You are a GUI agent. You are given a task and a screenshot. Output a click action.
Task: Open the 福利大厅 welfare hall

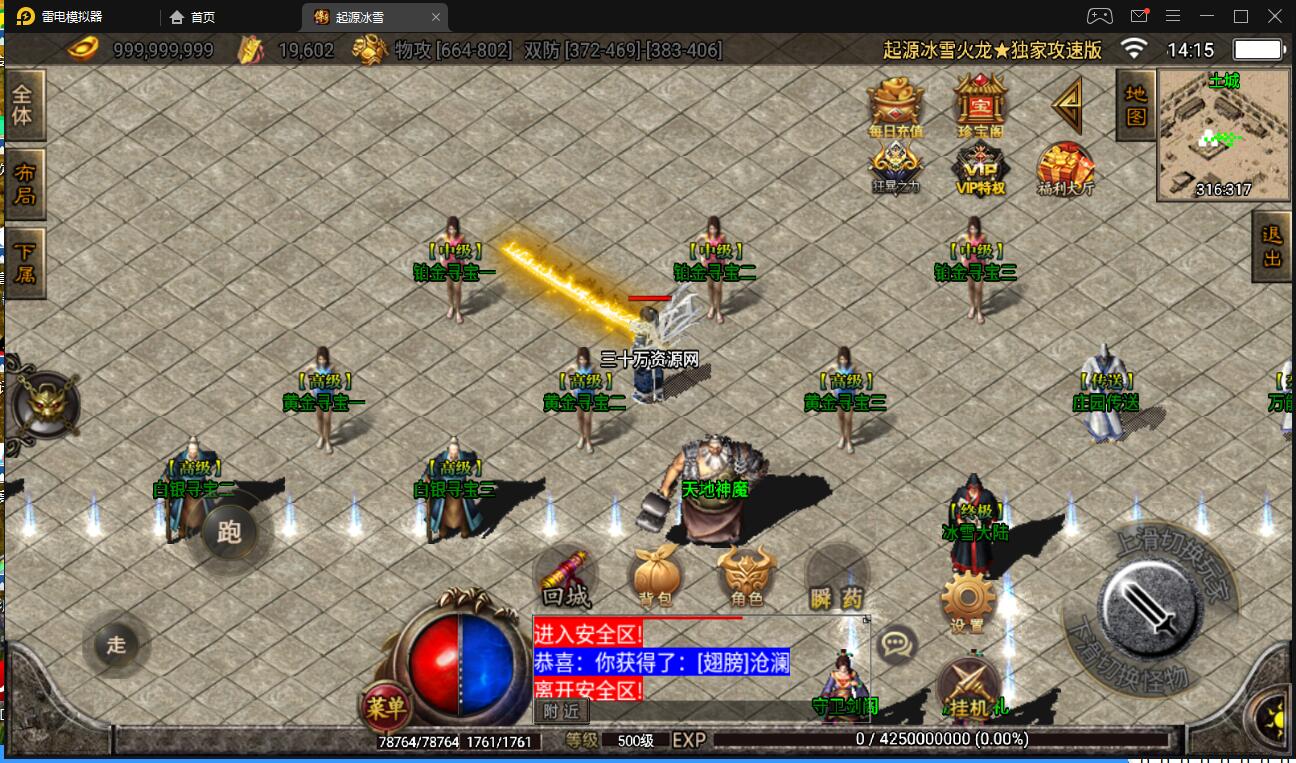1065,168
